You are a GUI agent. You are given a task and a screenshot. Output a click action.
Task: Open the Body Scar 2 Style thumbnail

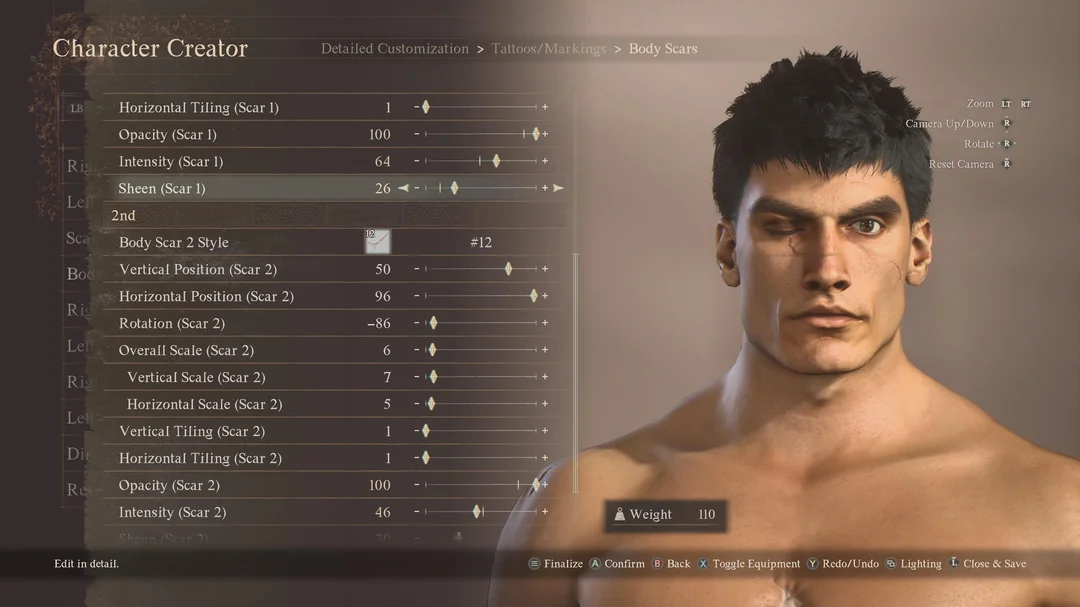[377, 242]
